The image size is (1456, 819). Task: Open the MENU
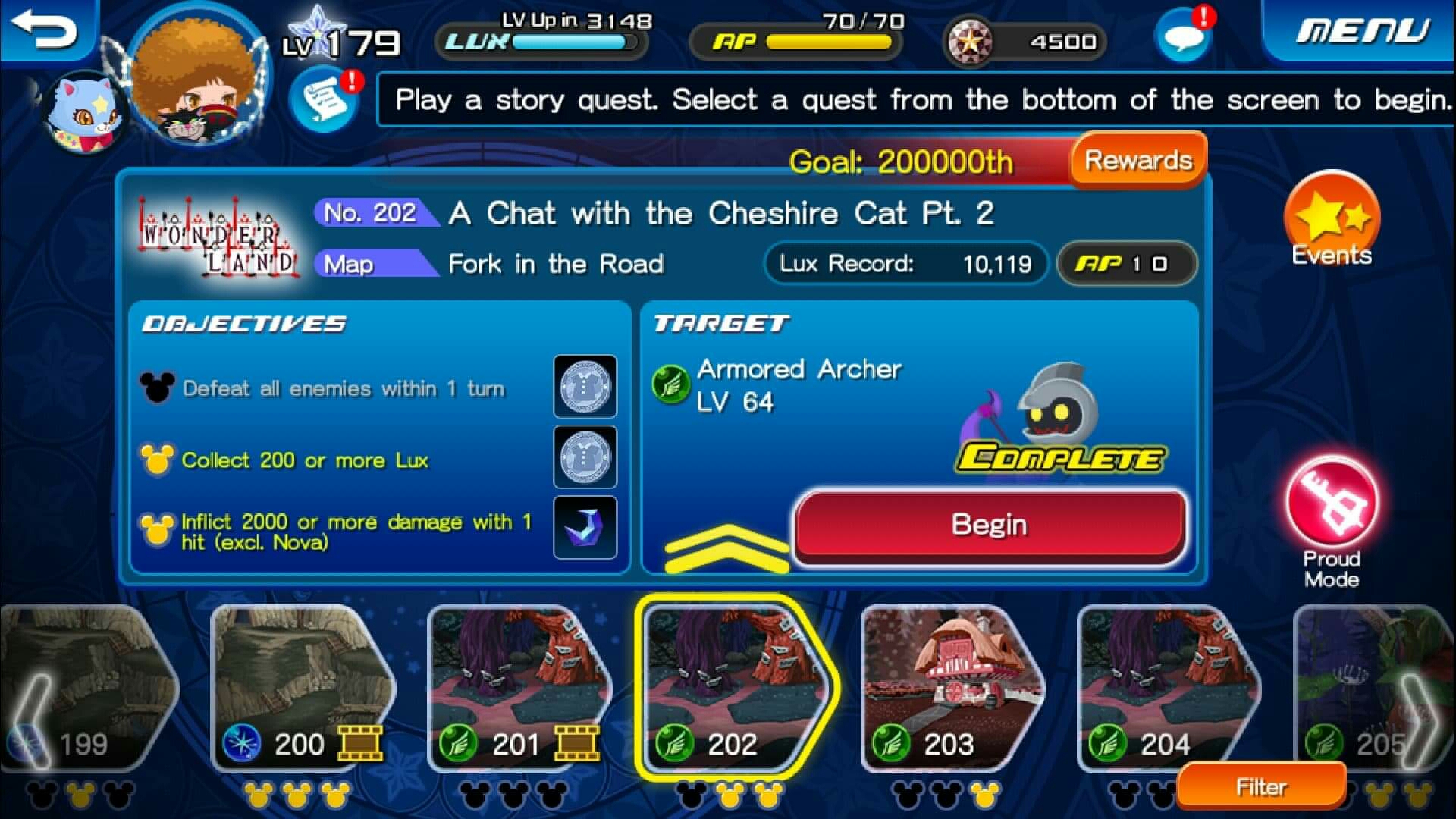pyautogui.click(x=1362, y=30)
